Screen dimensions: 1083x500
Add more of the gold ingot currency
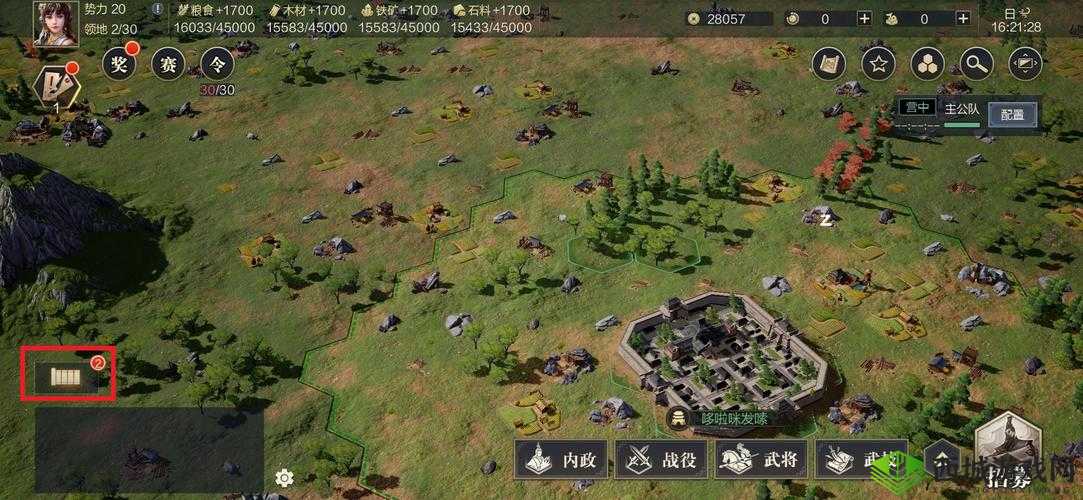[961, 18]
